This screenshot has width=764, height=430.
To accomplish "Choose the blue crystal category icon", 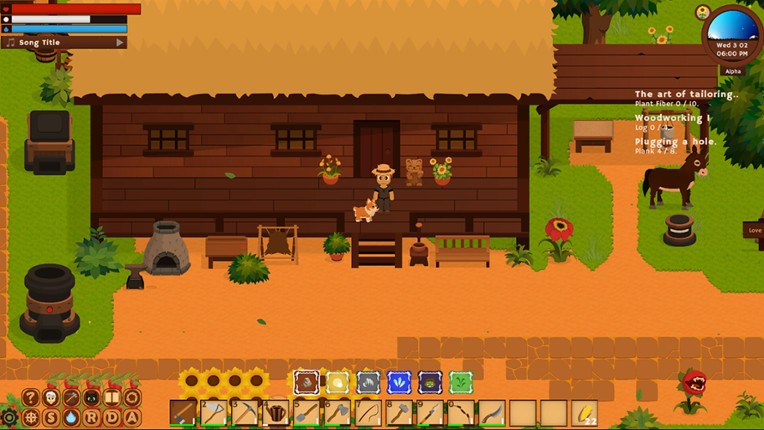I will point(399,381).
